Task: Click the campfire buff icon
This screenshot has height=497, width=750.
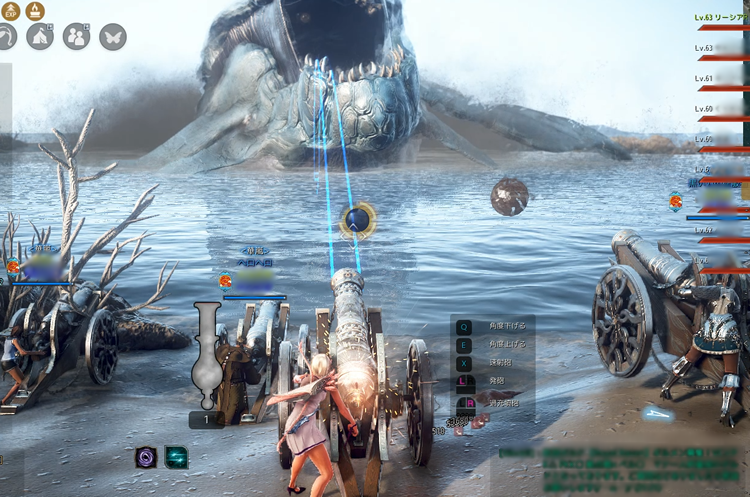Action: tap(36, 11)
